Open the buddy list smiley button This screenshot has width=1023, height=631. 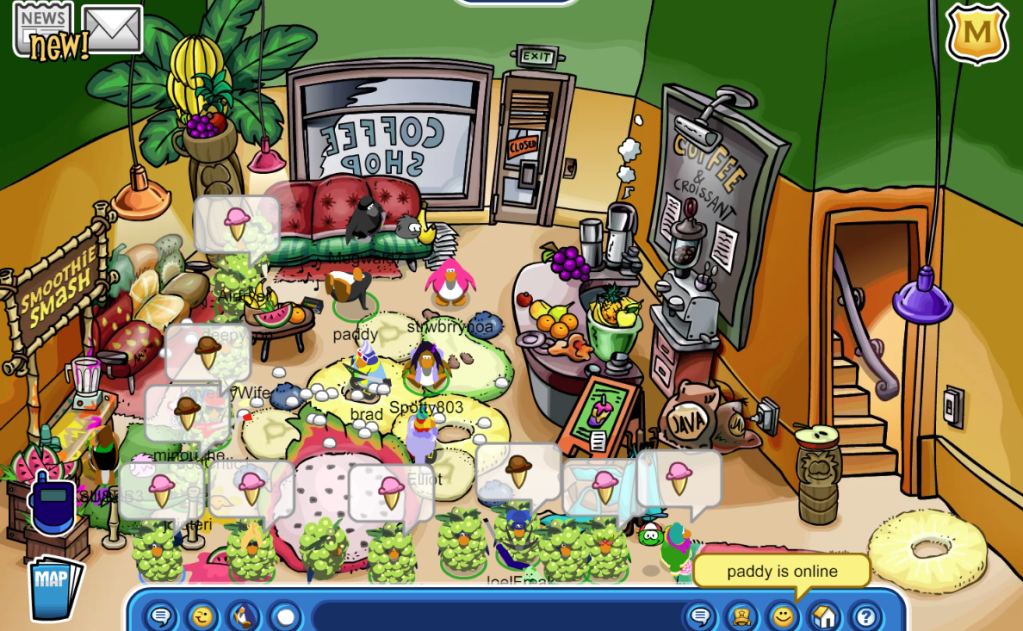point(783,615)
